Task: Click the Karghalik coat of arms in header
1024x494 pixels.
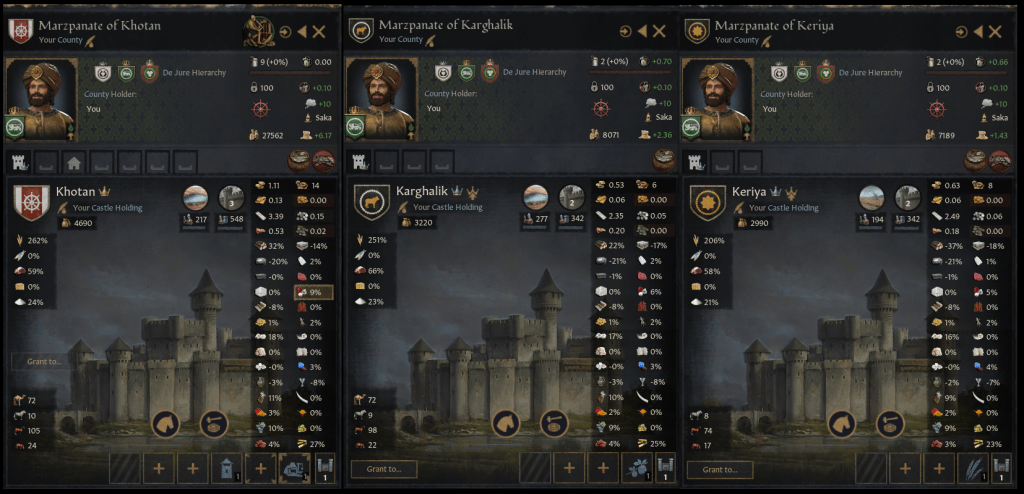Action: tap(360, 32)
